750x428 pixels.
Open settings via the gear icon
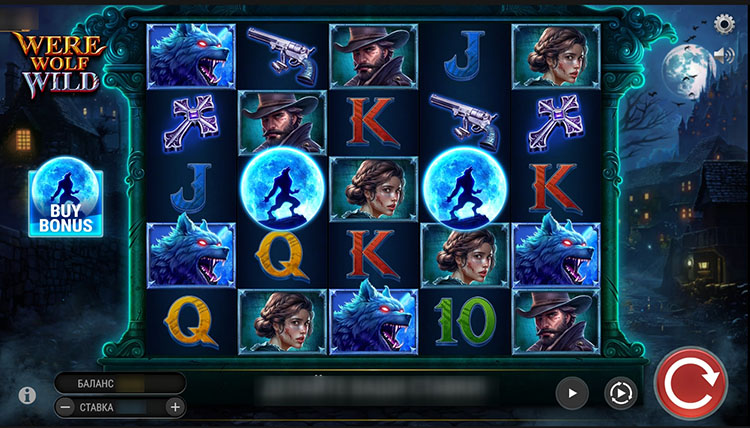coord(725,24)
